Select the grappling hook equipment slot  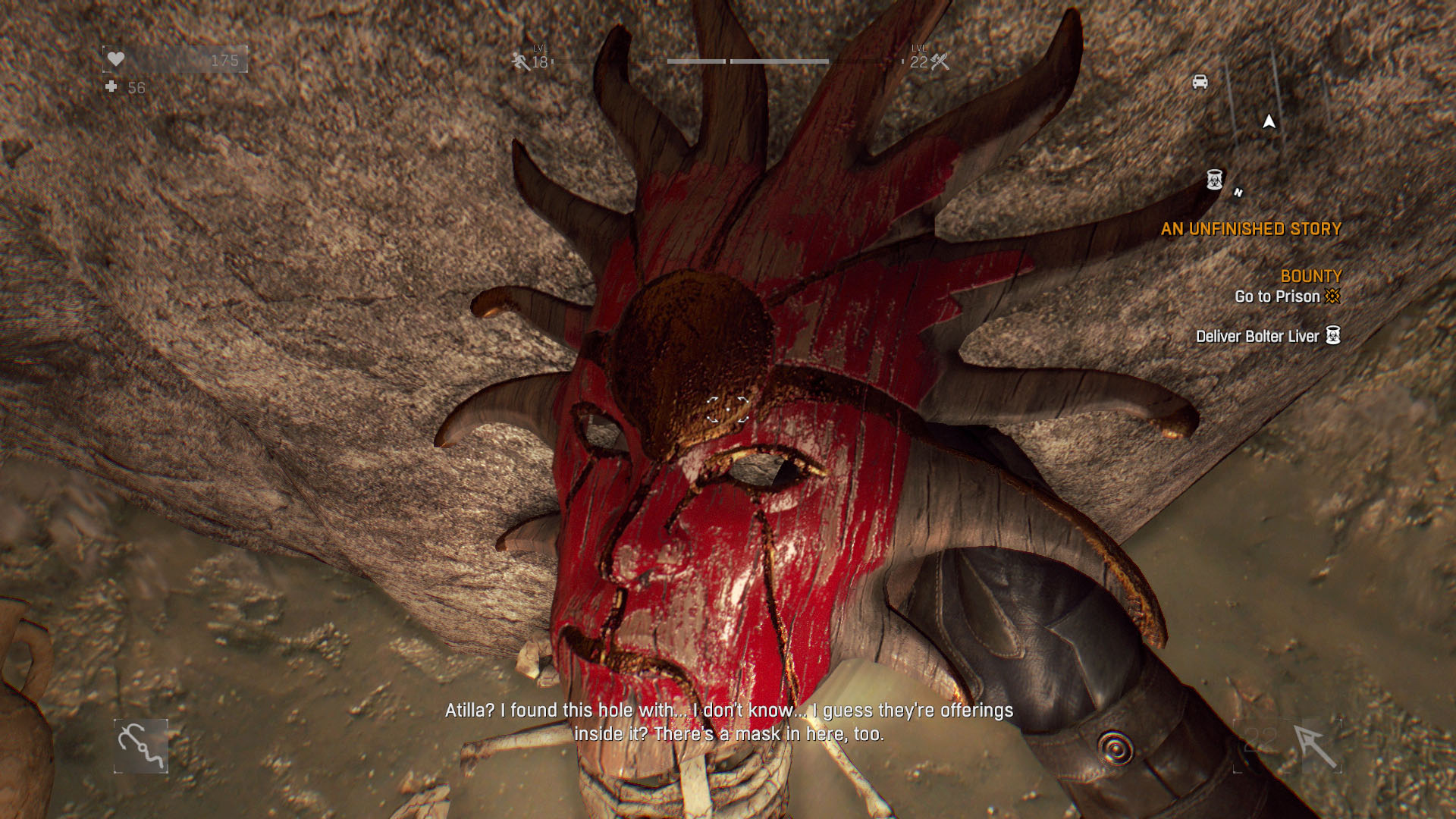(x=141, y=746)
